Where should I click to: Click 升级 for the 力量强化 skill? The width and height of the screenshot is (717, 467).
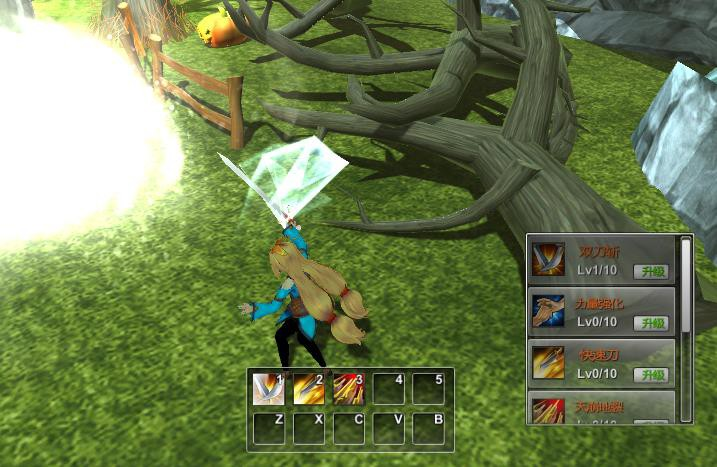653,322
